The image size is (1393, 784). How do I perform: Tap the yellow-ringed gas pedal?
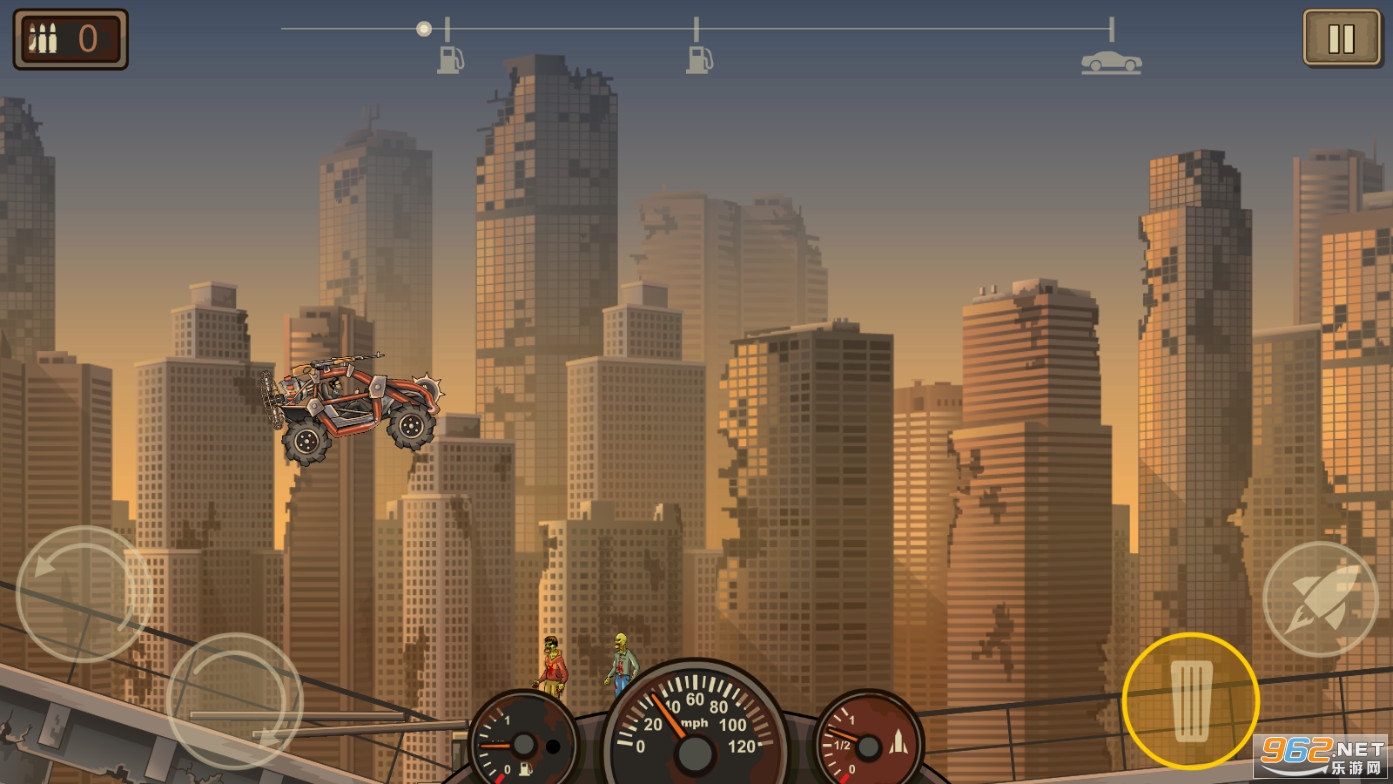coord(1190,700)
